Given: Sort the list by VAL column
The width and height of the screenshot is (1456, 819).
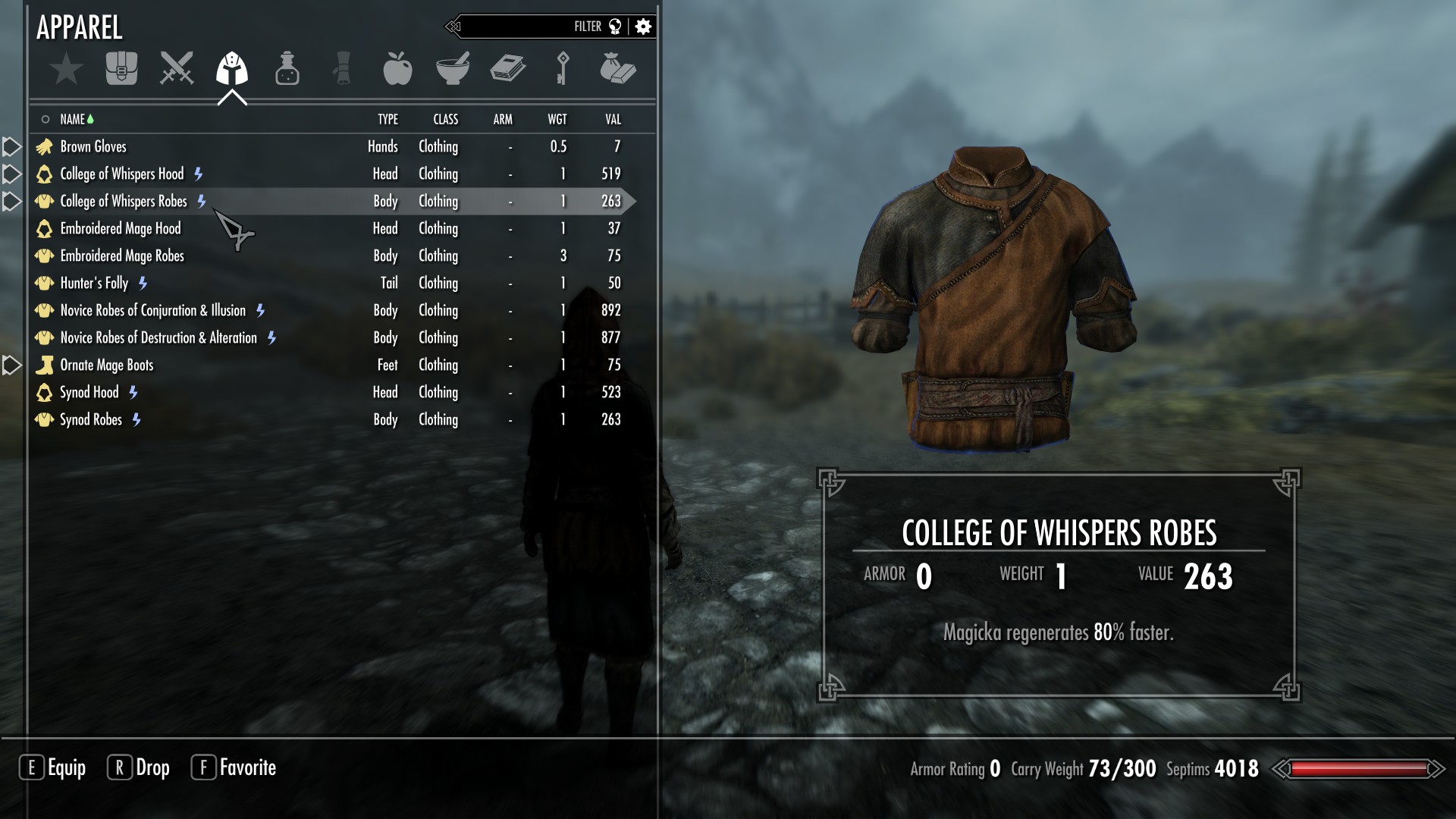Looking at the screenshot, I should [x=613, y=119].
